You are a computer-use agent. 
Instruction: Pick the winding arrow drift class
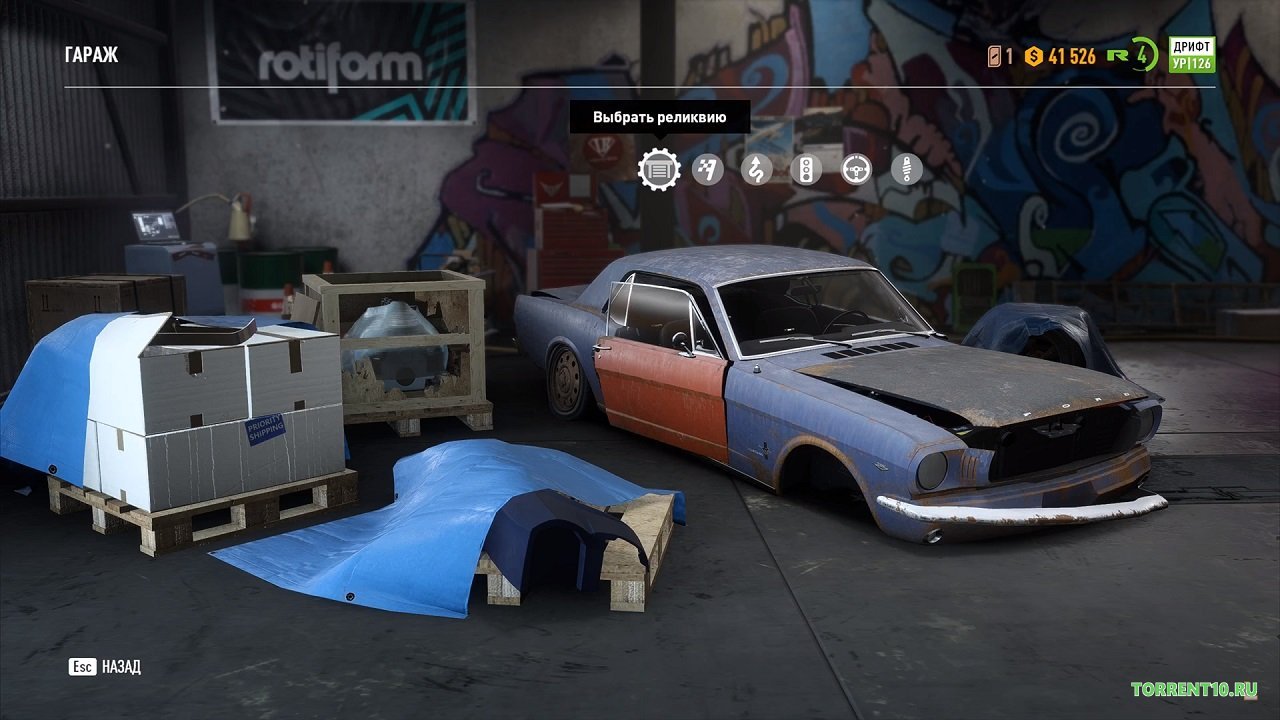[x=757, y=170]
